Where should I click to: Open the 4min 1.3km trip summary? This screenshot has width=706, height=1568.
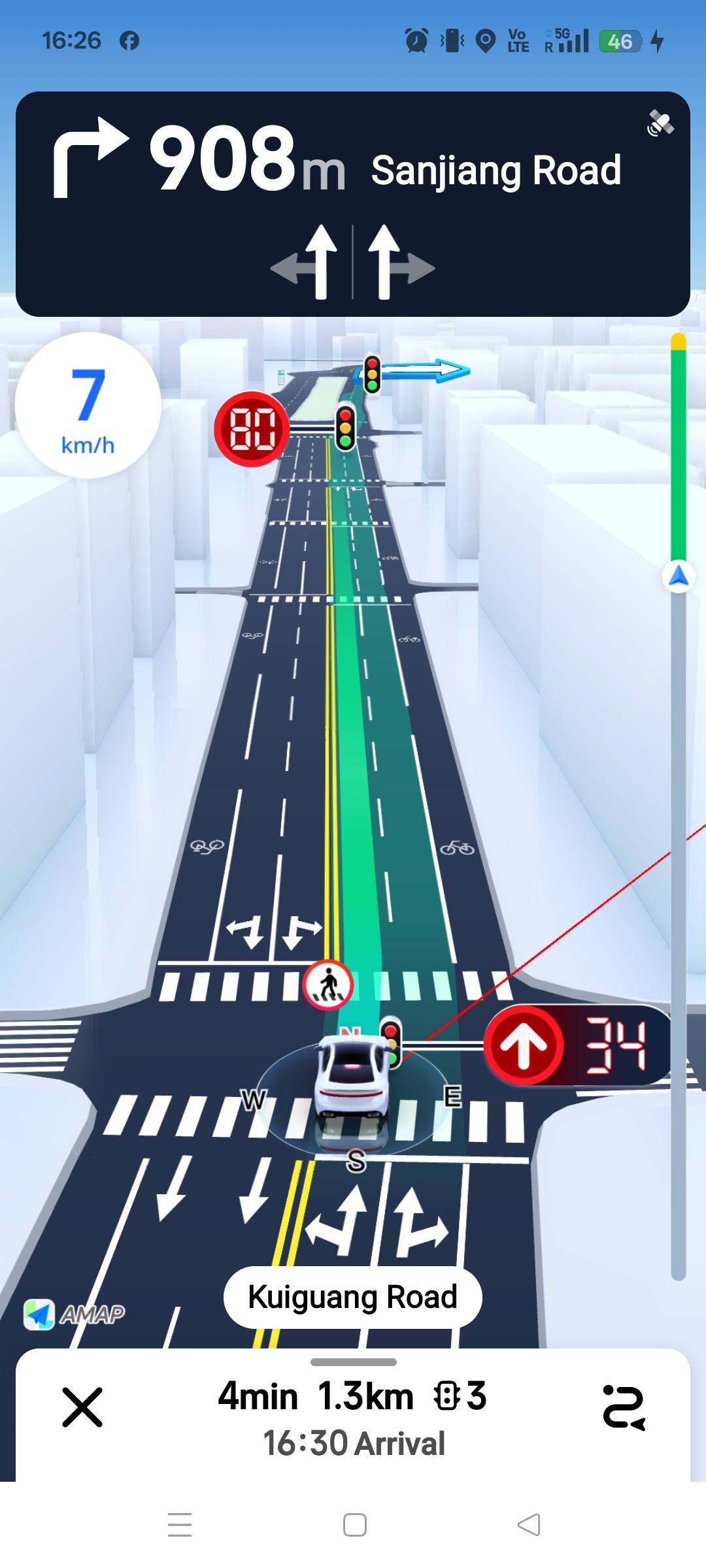click(x=353, y=1397)
